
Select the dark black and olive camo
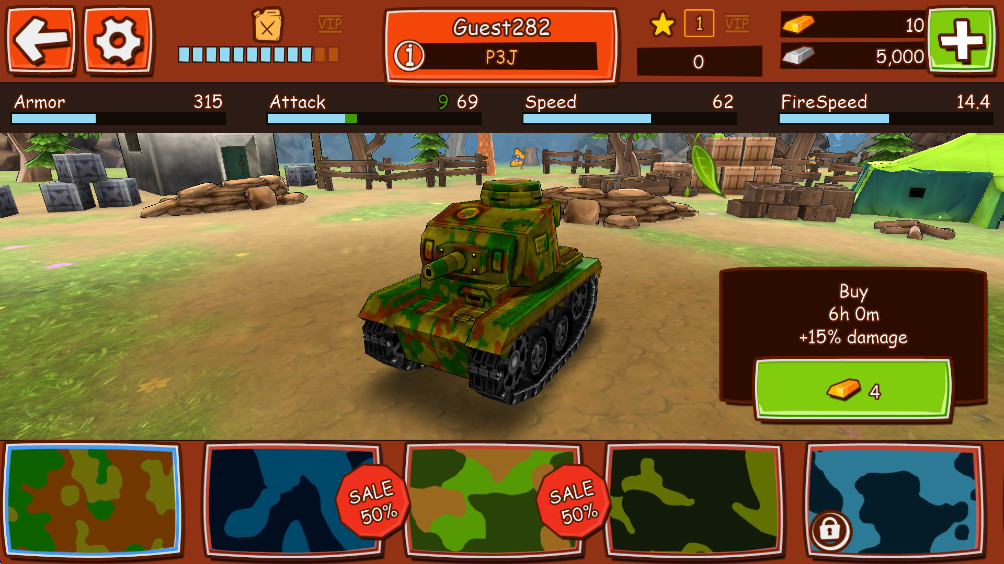[694, 500]
